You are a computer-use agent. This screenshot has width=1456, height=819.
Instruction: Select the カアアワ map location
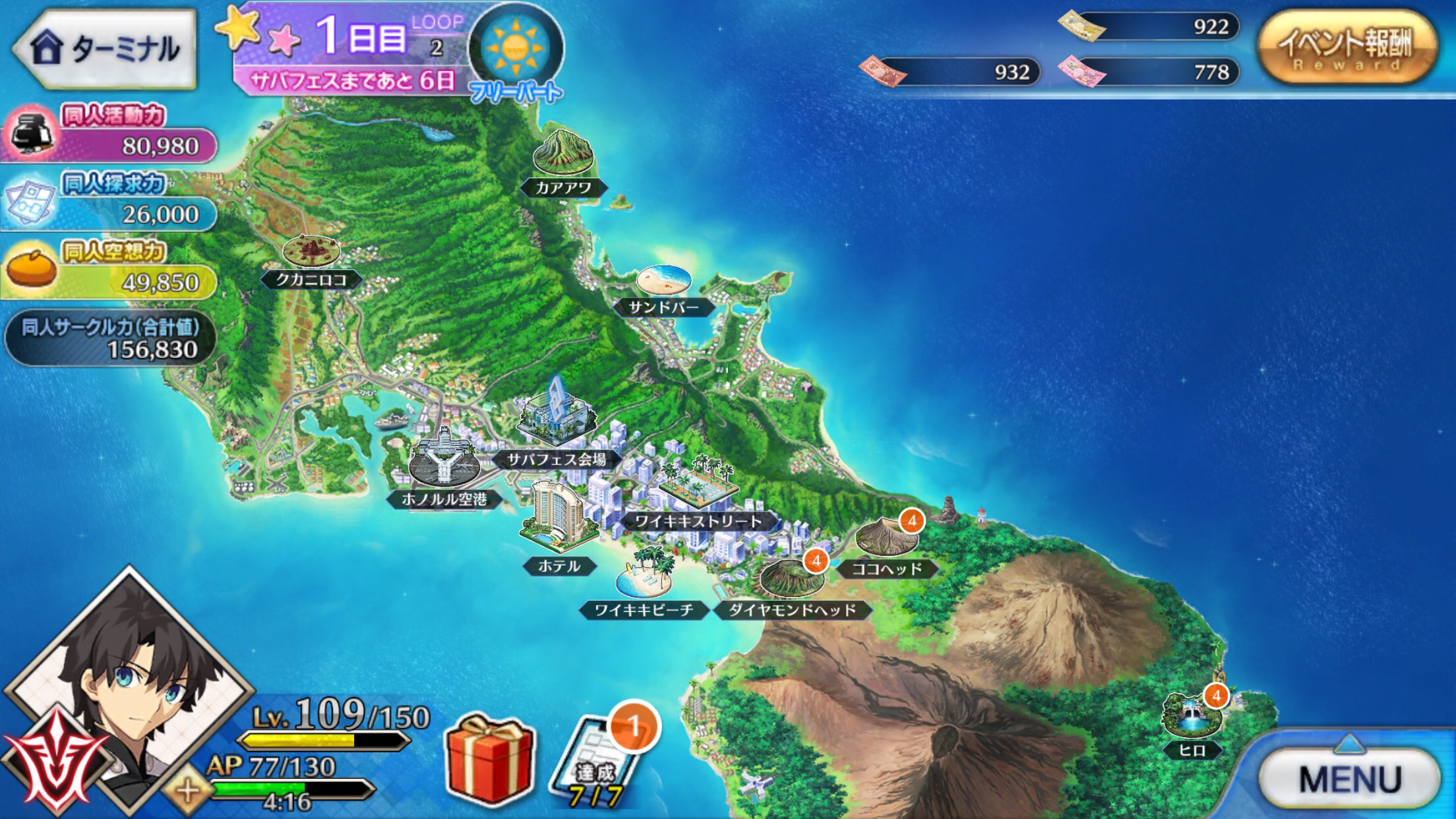click(x=562, y=158)
